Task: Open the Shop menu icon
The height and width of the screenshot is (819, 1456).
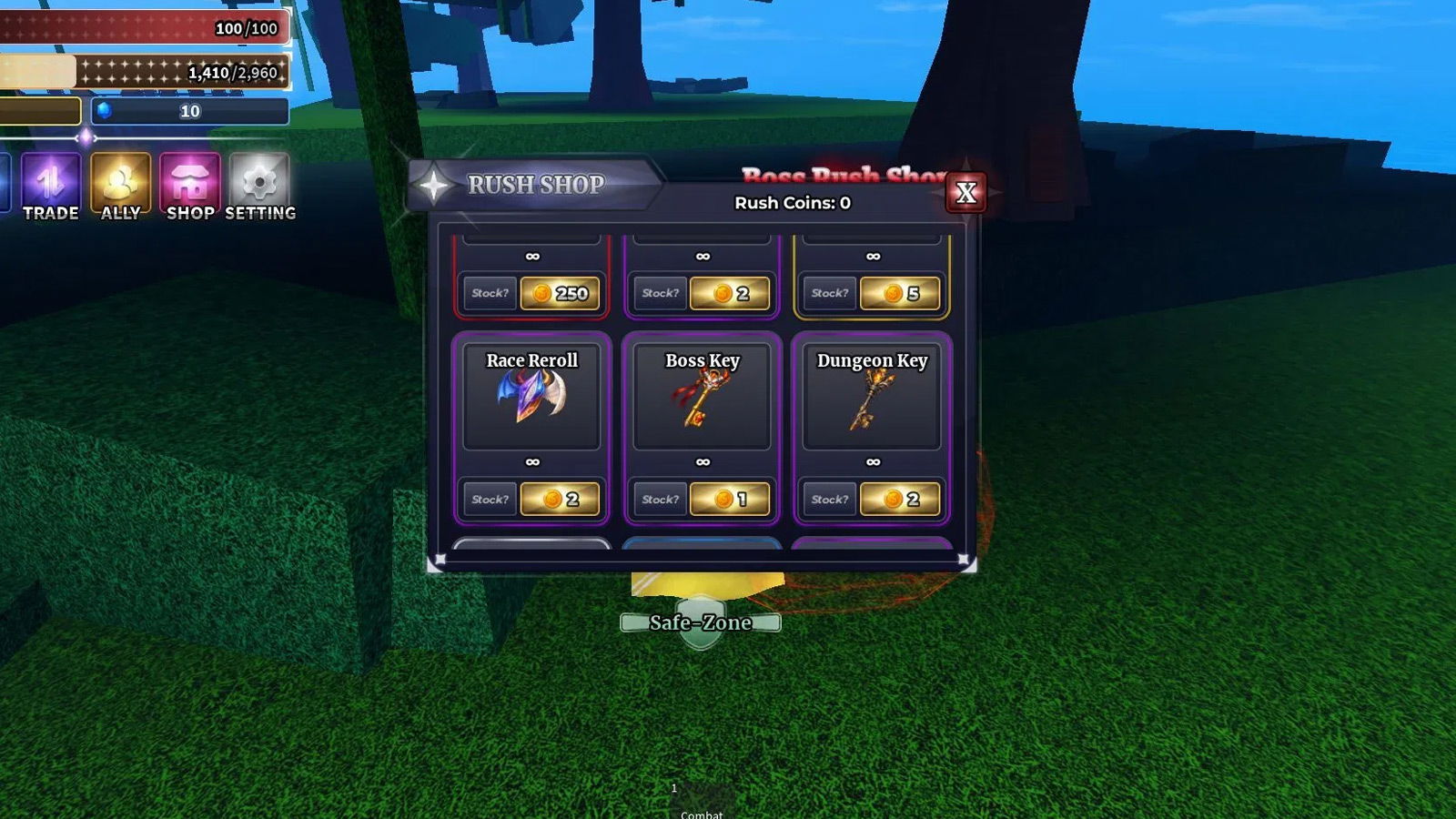Action: point(190,186)
